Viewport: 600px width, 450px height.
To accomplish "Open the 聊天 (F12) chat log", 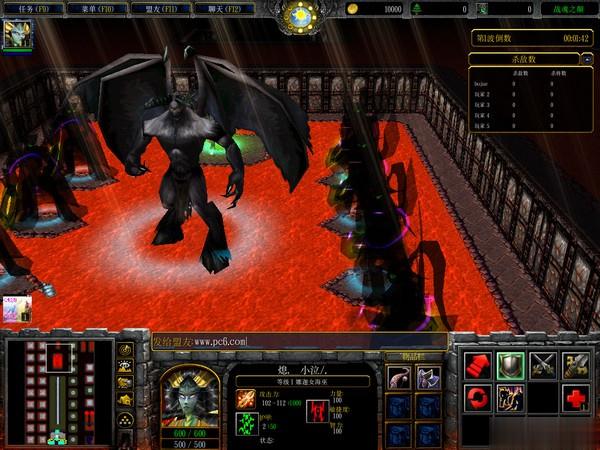I will click(x=223, y=9).
